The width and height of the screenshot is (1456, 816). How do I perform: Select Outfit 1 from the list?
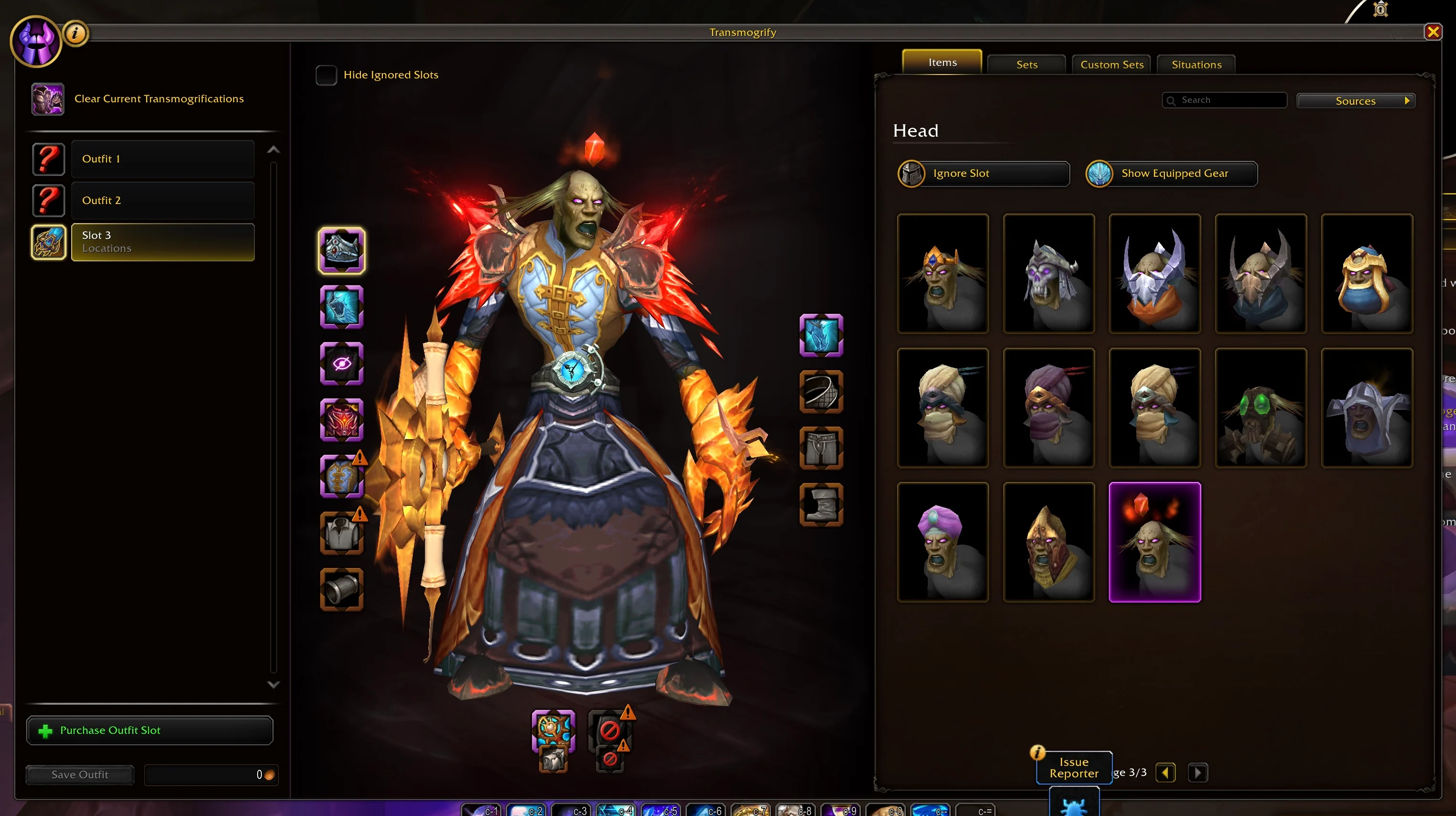point(163,160)
